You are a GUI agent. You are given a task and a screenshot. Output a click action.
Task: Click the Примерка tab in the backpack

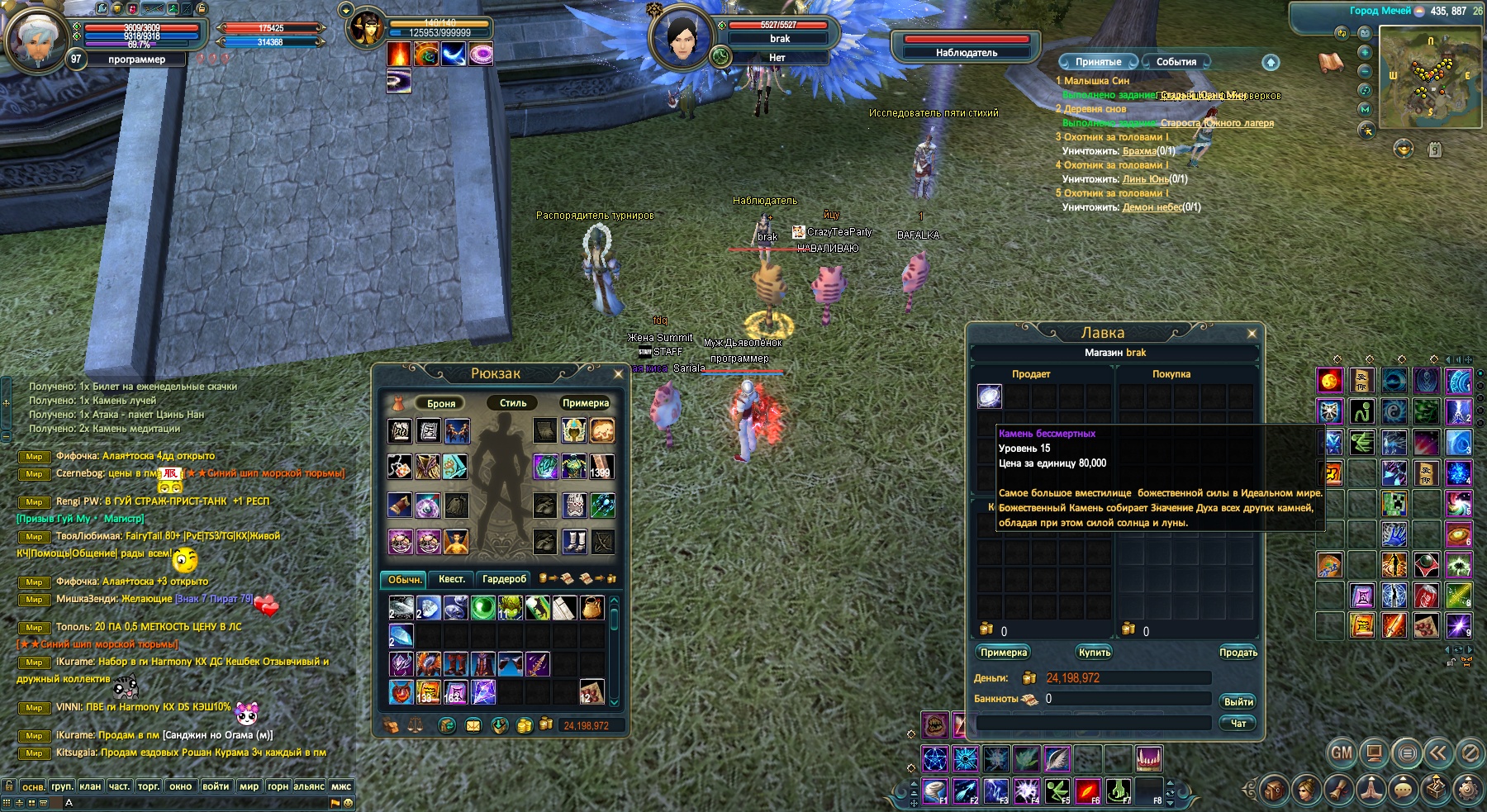585,403
